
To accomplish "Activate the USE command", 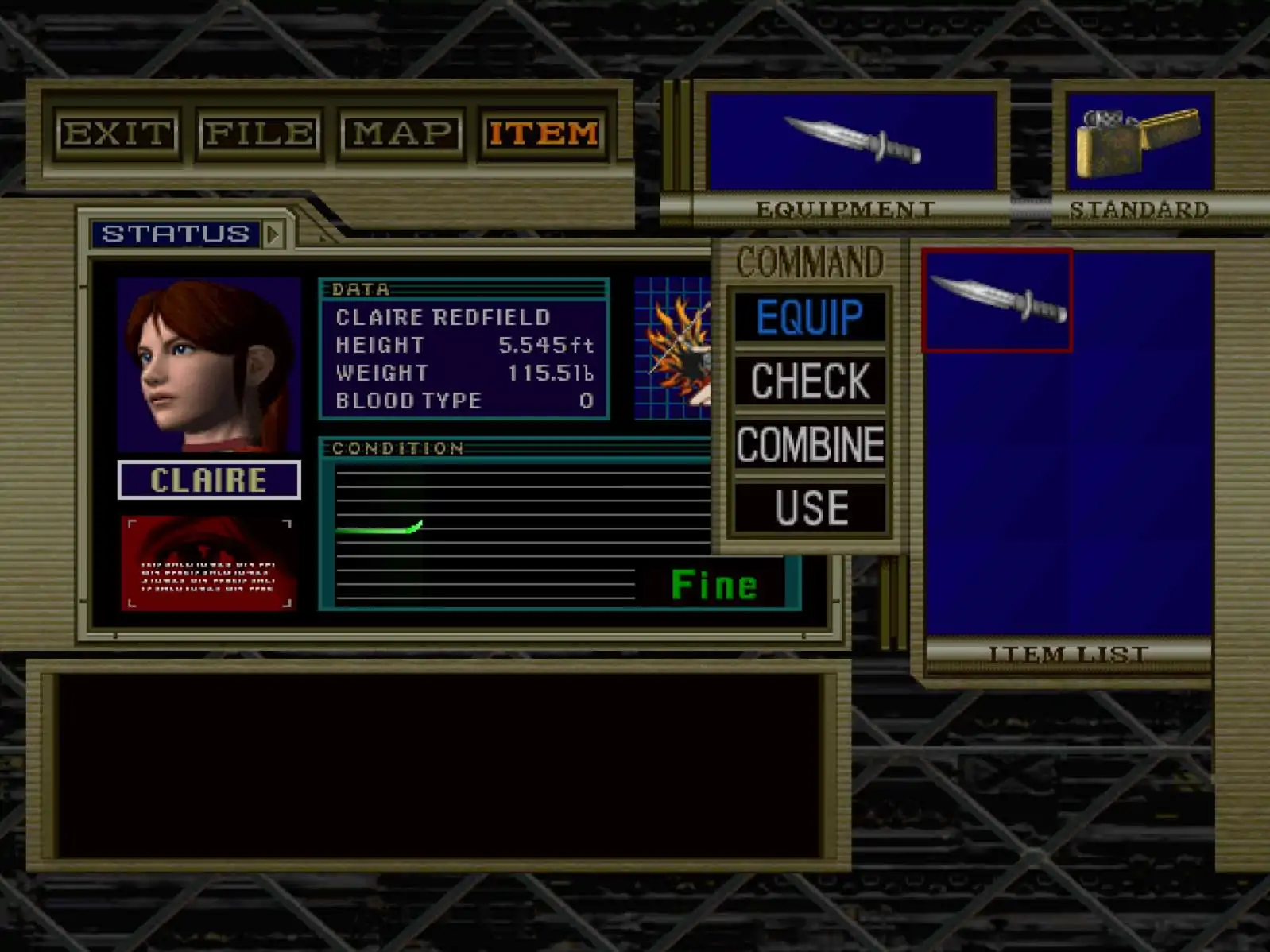I will click(810, 508).
